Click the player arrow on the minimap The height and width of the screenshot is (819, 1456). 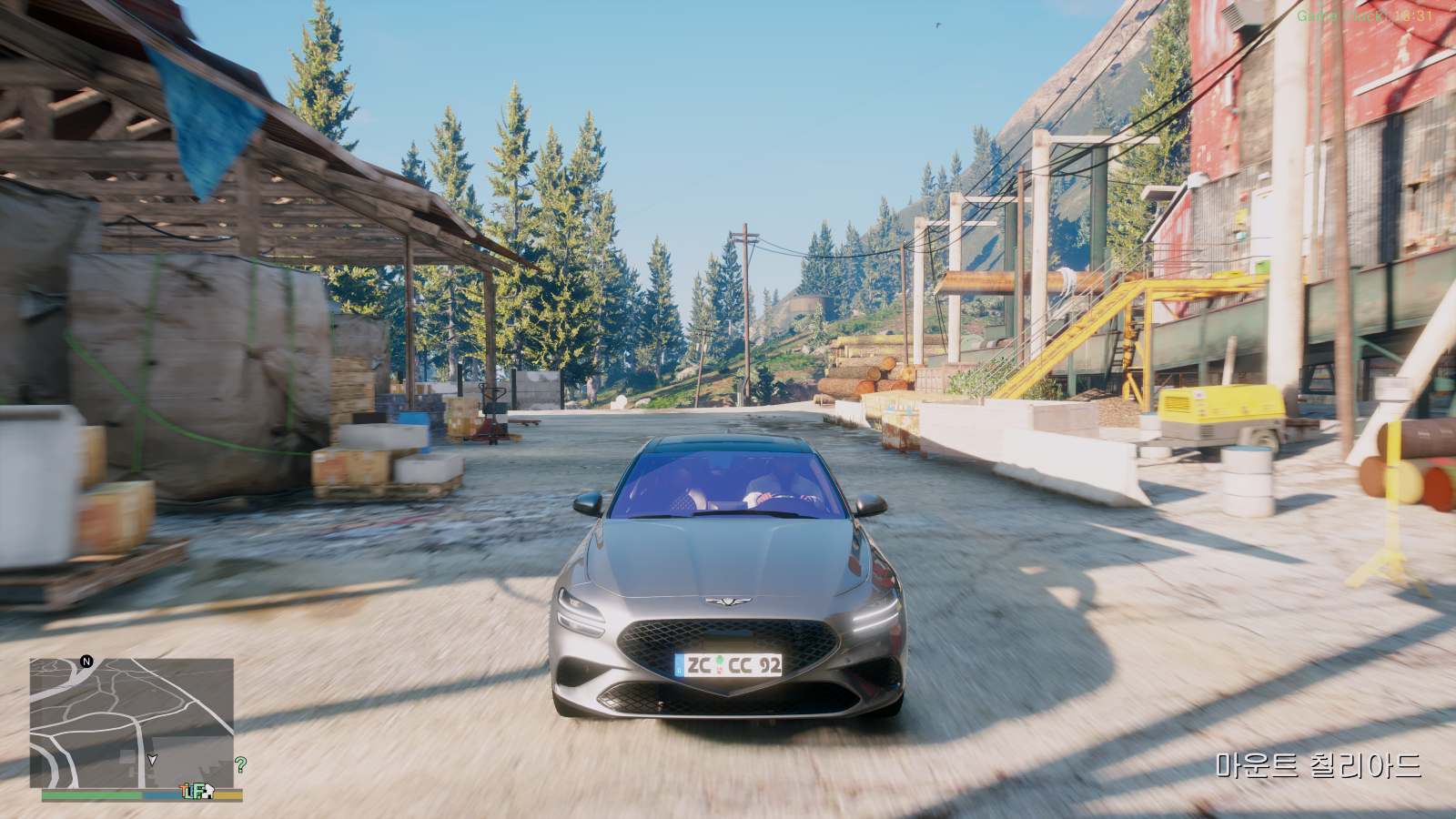(x=152, y=760)
